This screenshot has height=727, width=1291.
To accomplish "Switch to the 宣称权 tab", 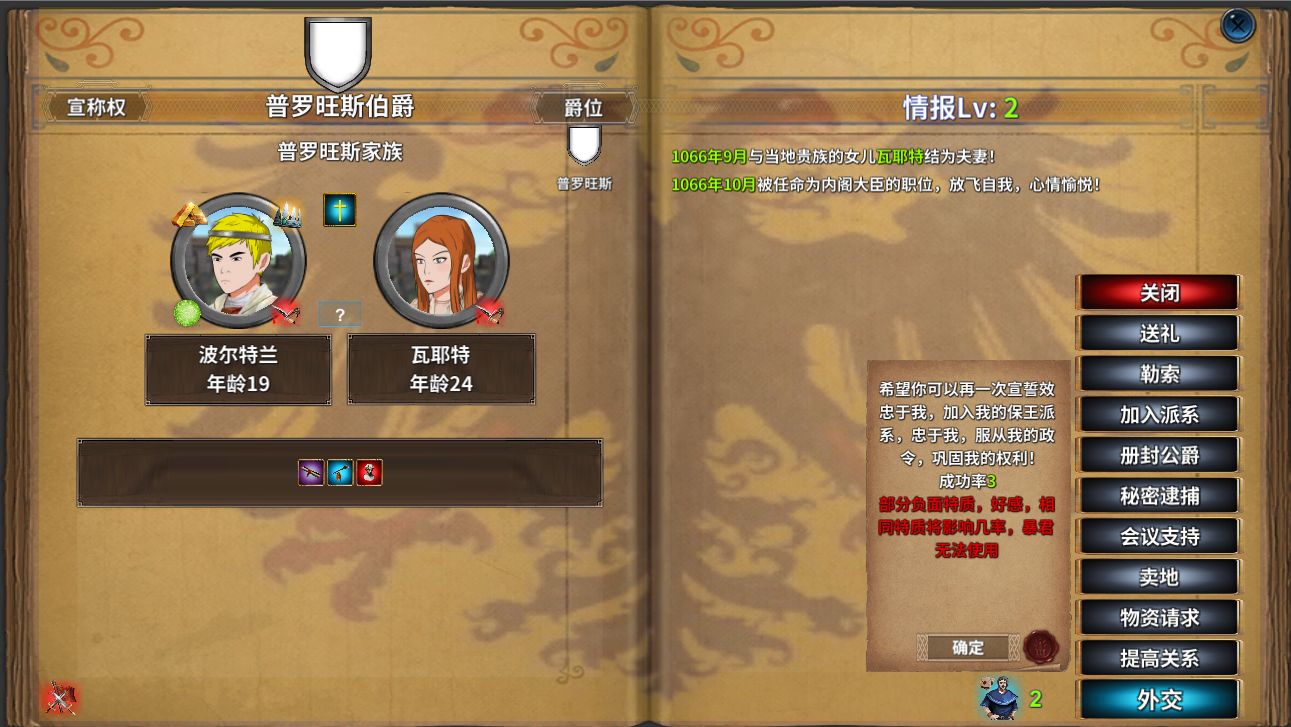I will (95, 106).
